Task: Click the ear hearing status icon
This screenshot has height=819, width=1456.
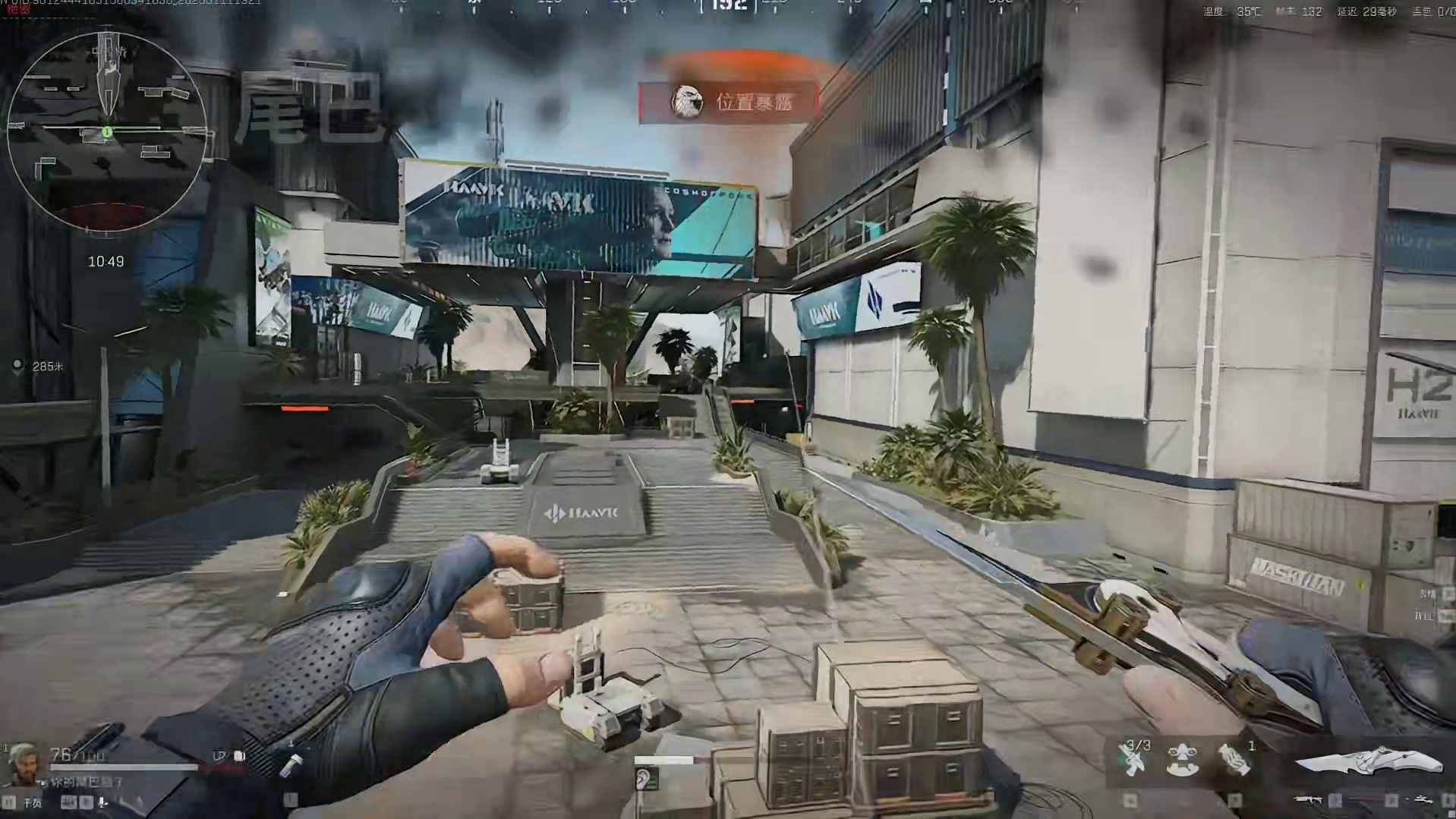Action: click(x=647, y=779)
